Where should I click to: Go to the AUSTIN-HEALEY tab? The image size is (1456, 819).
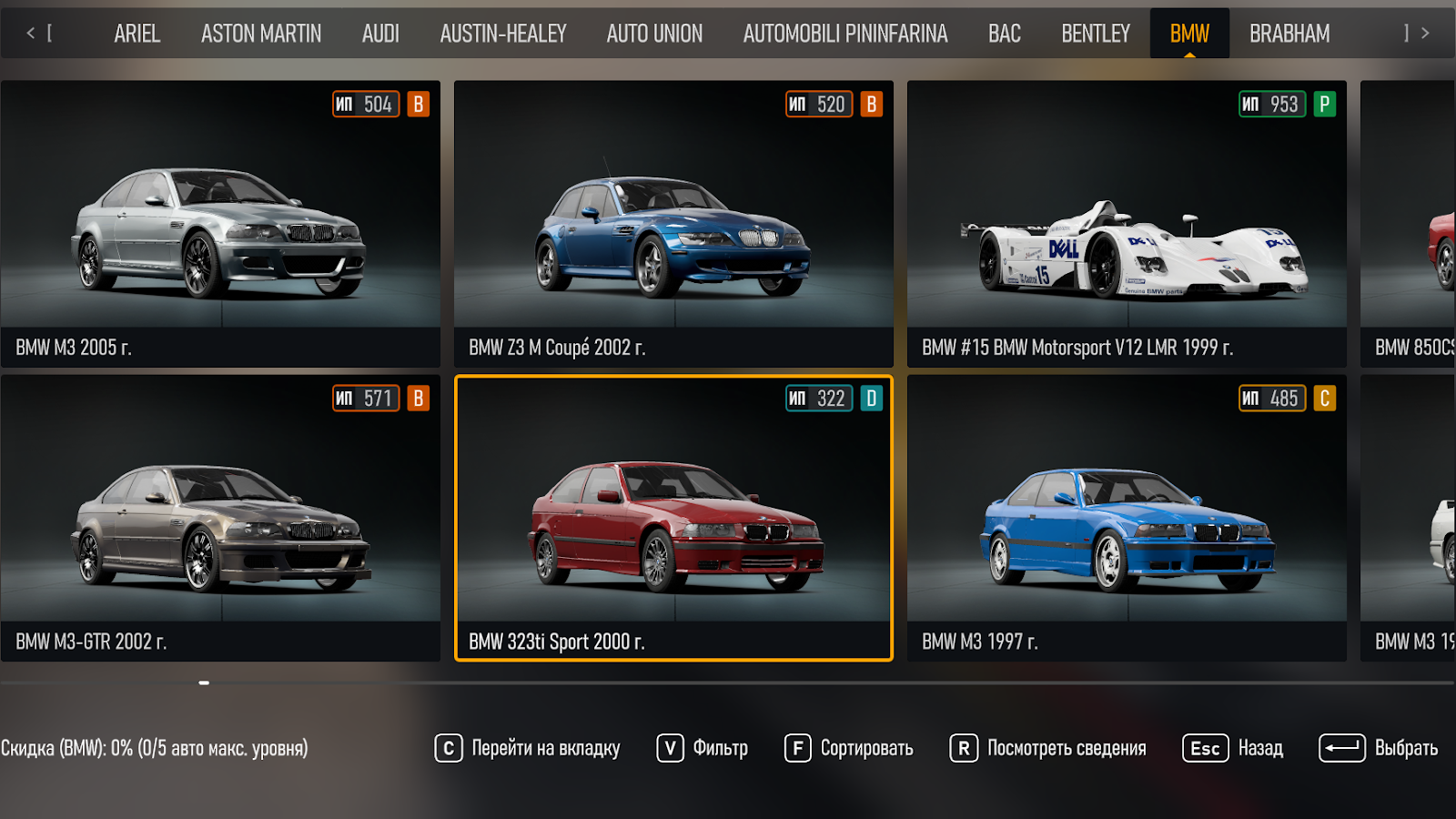pos(503,34)
